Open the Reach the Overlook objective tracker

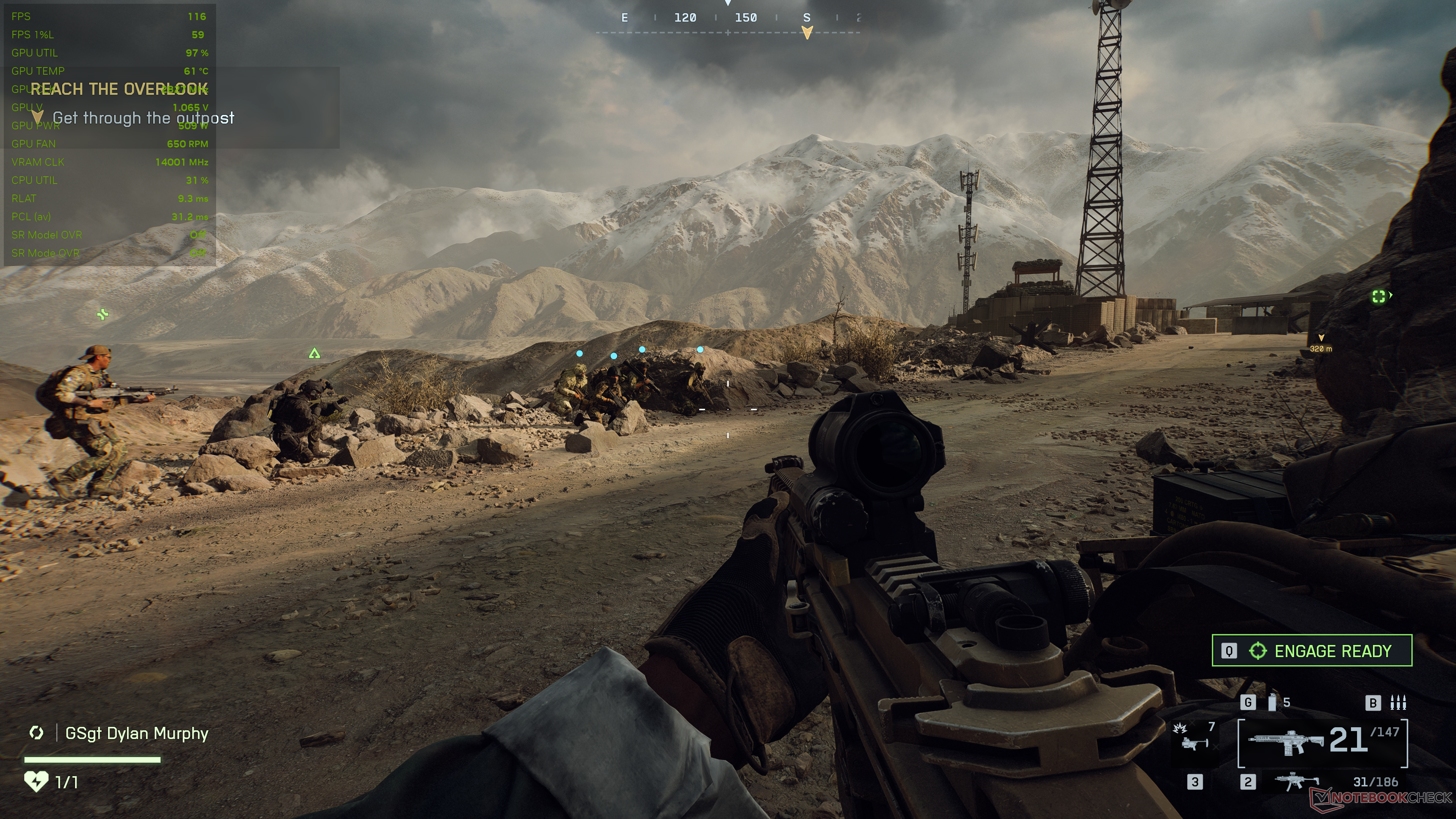tap(119, 89)
